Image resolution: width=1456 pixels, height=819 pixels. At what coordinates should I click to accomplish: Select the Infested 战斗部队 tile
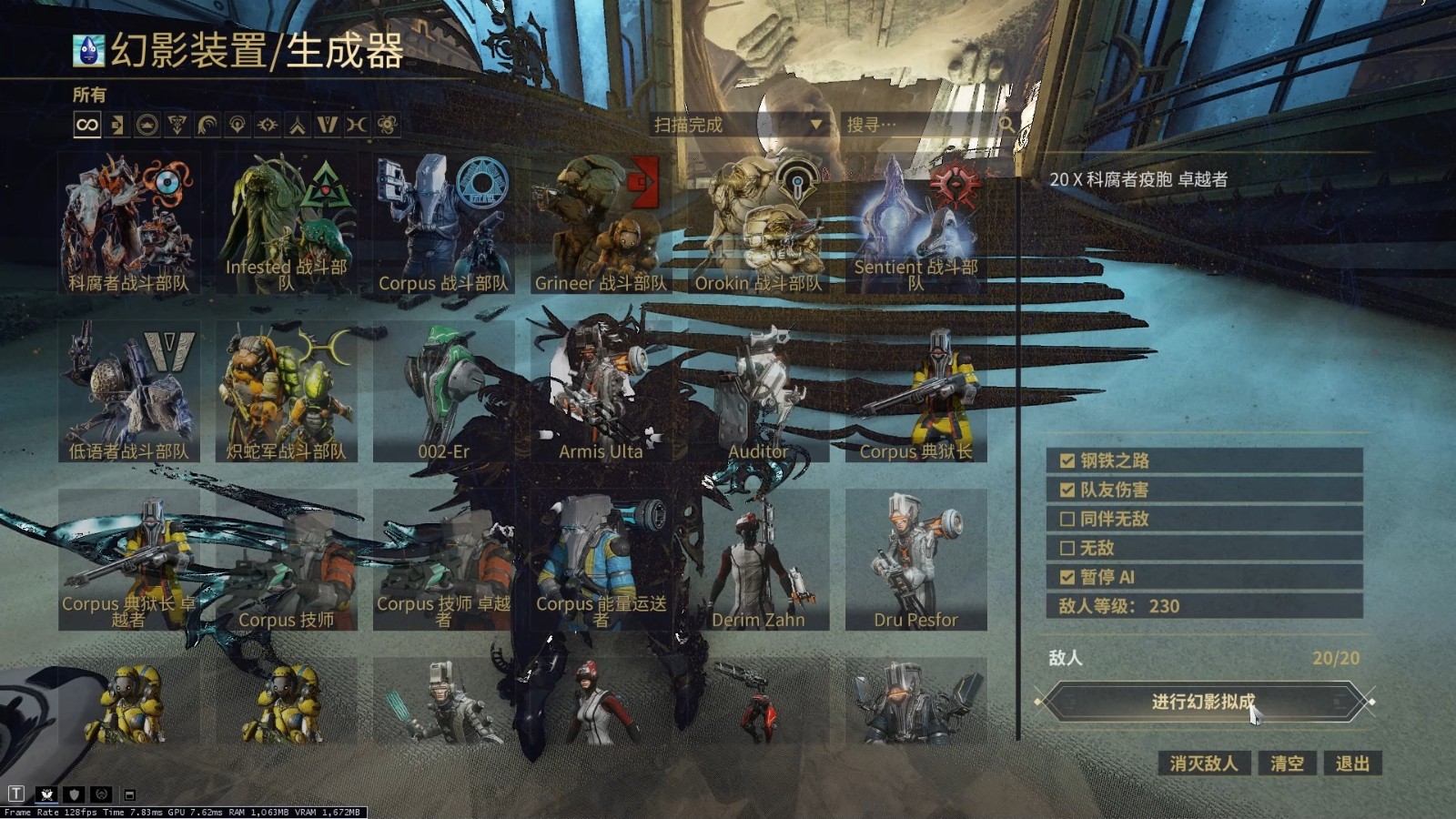286,223
